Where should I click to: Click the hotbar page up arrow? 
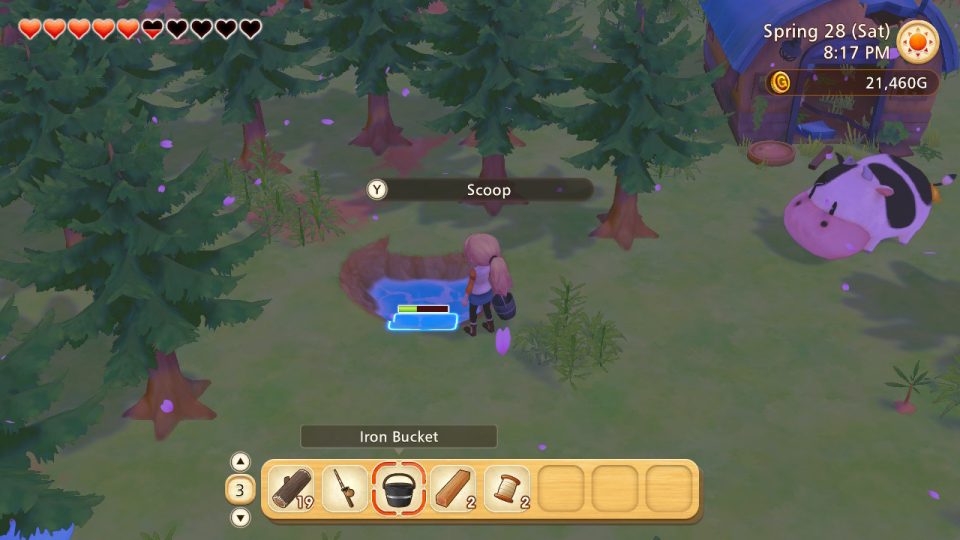click(240, 462)
